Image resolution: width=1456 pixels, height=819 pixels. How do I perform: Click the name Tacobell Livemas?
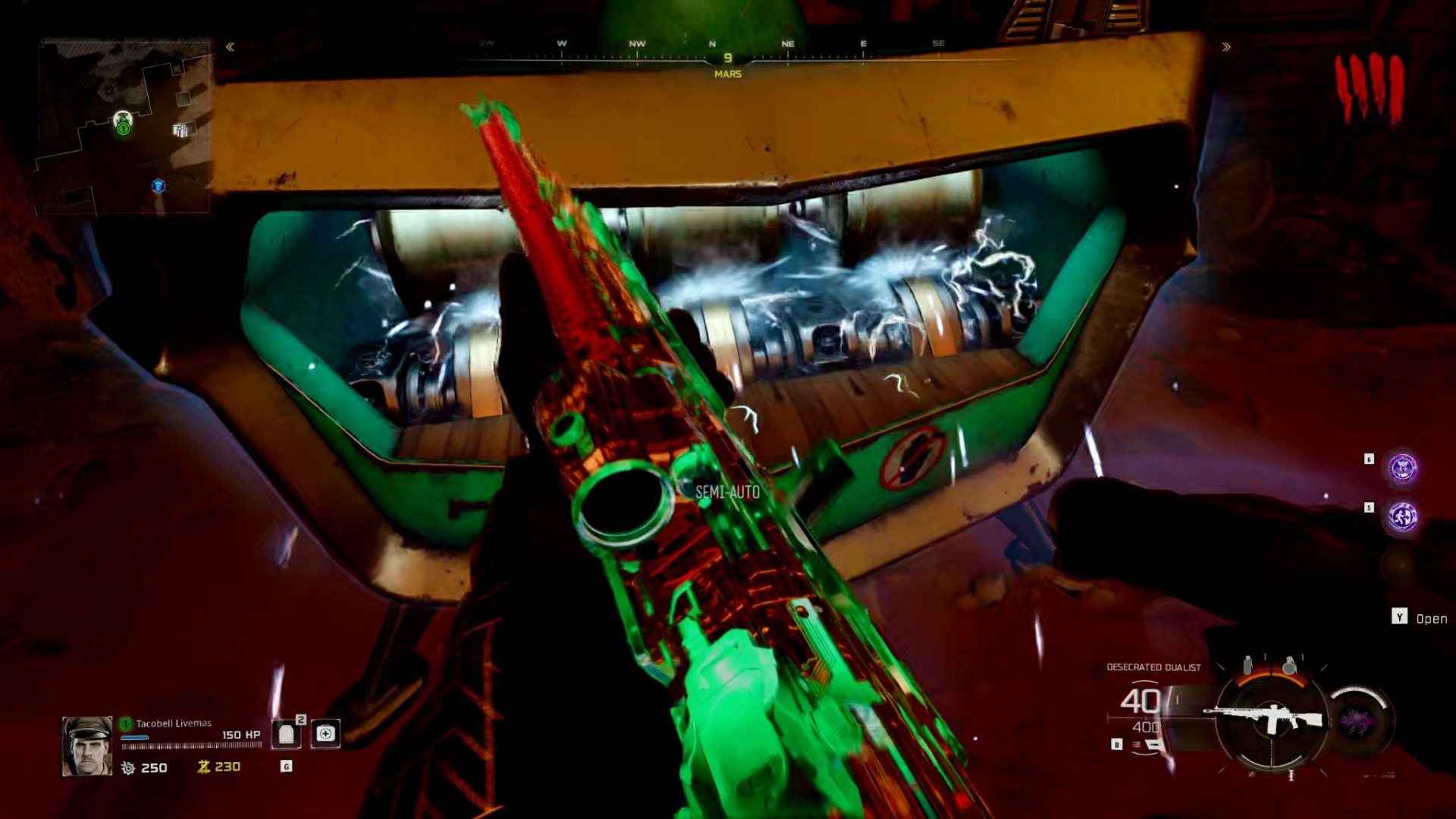(173, 723)
